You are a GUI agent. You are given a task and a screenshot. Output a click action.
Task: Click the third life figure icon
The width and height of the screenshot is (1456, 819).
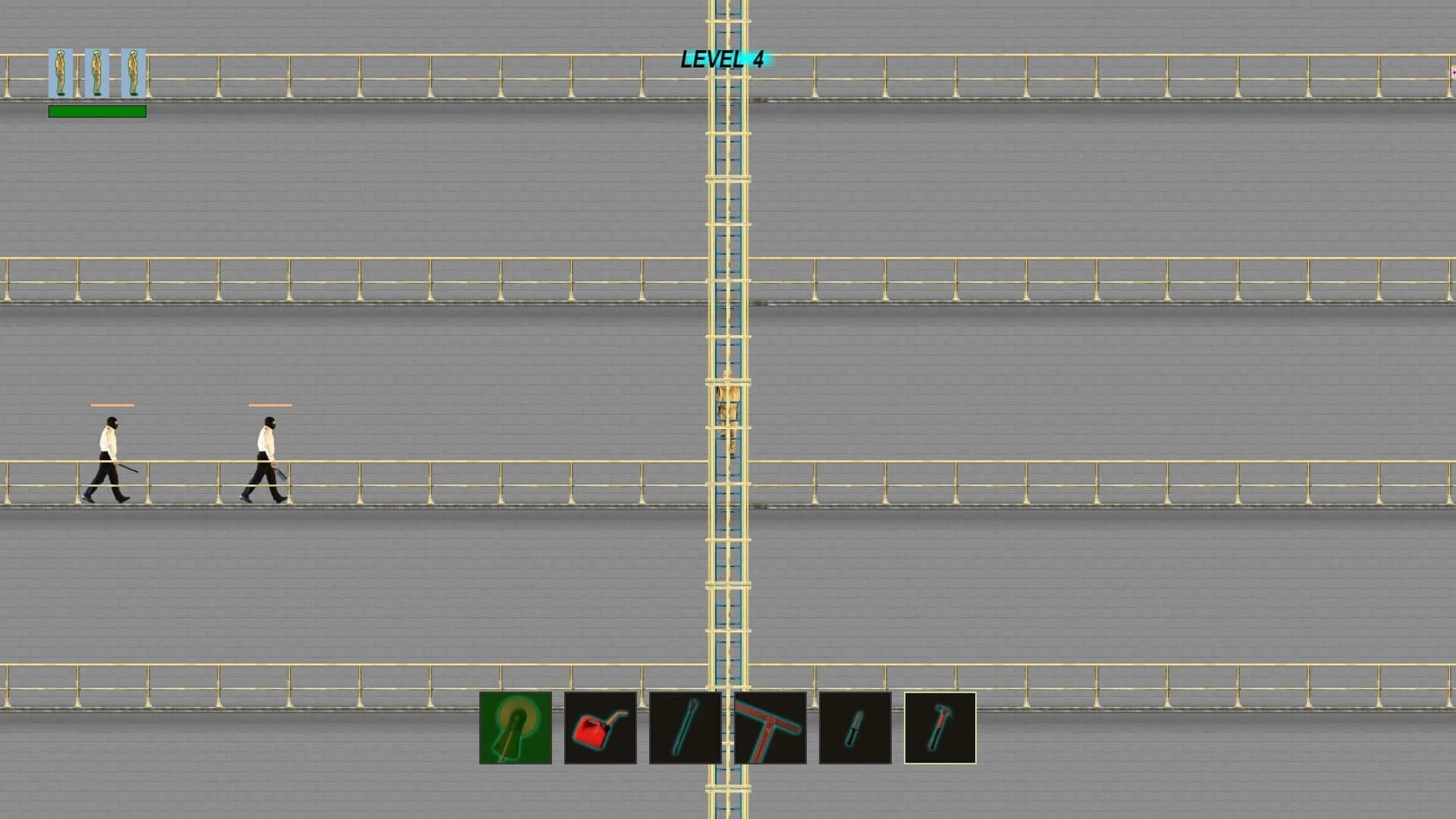click(132, 74)
